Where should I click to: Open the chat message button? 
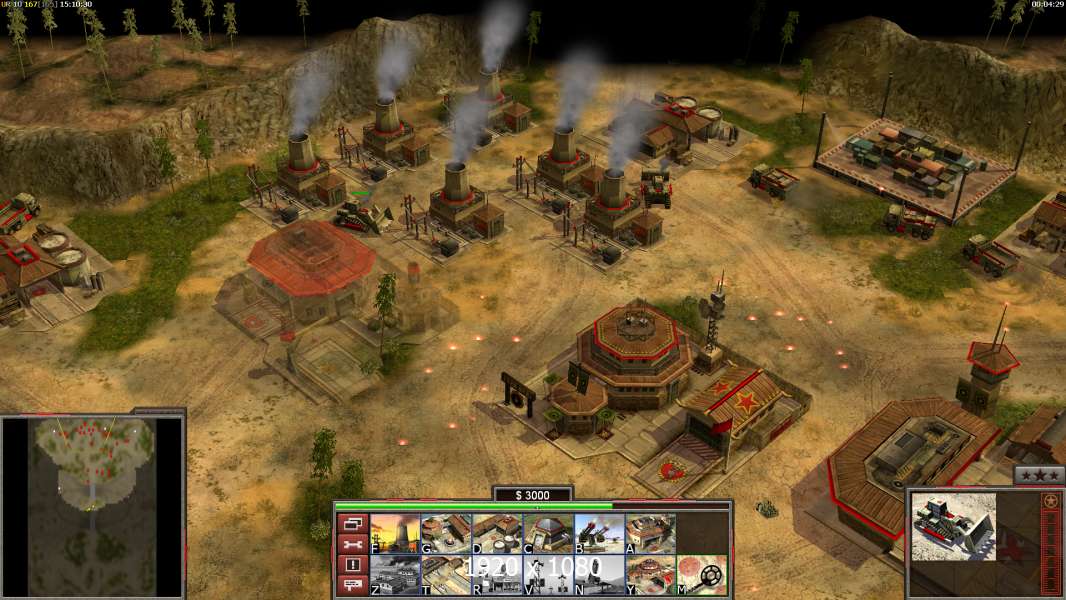pyautogui.click(x=351, y=586)
